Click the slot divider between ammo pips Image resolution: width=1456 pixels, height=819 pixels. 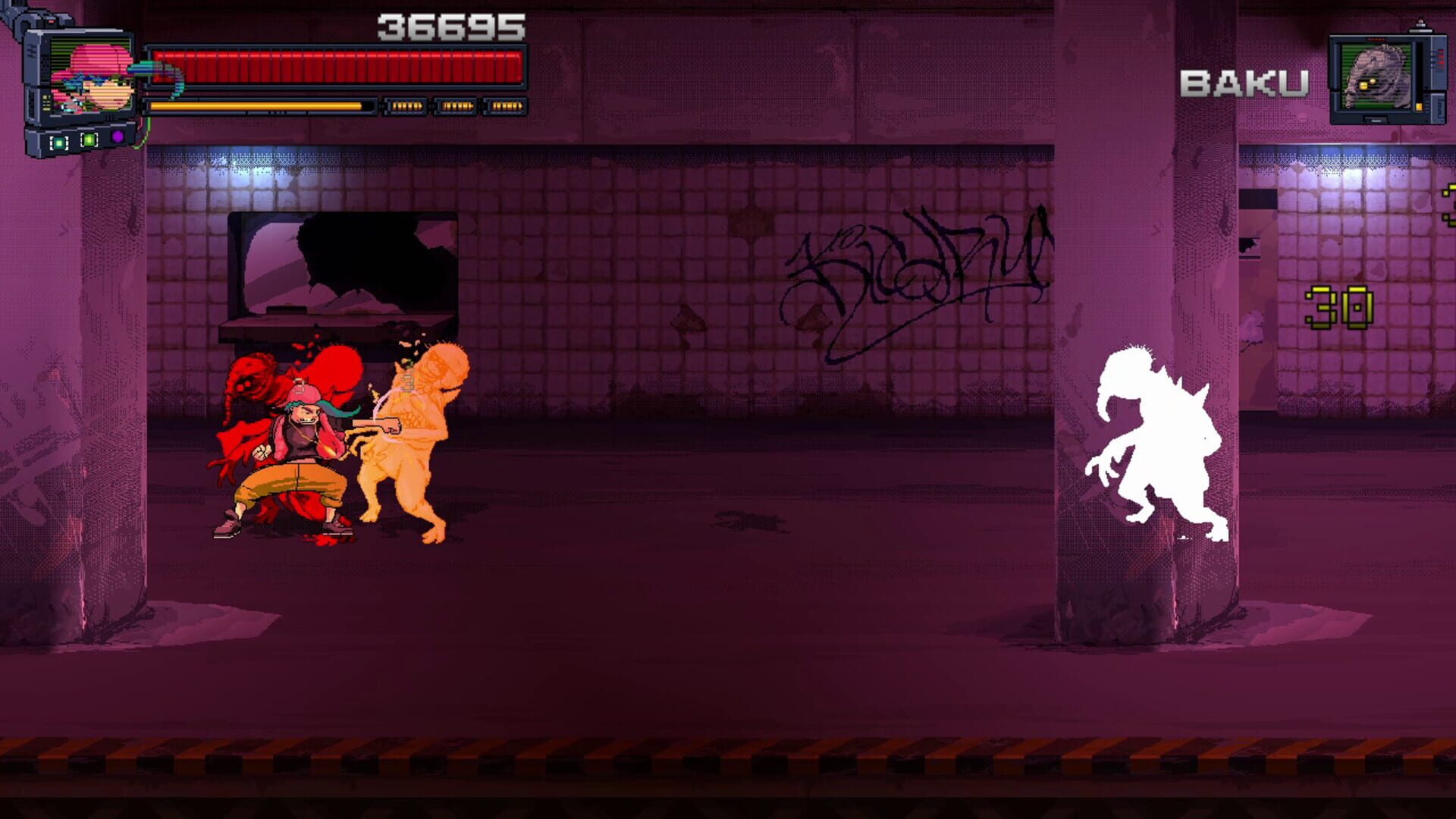coord(431,107)
